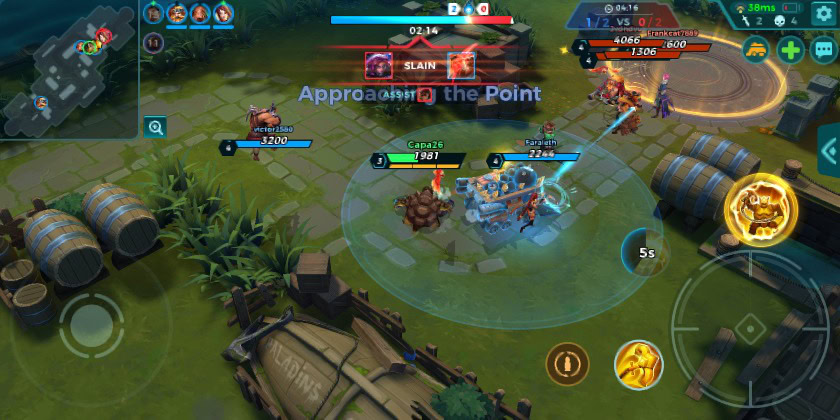Expand the side panel arrow tab
Viewport: 840px width, 420px height.
click(x=829, y=151)
